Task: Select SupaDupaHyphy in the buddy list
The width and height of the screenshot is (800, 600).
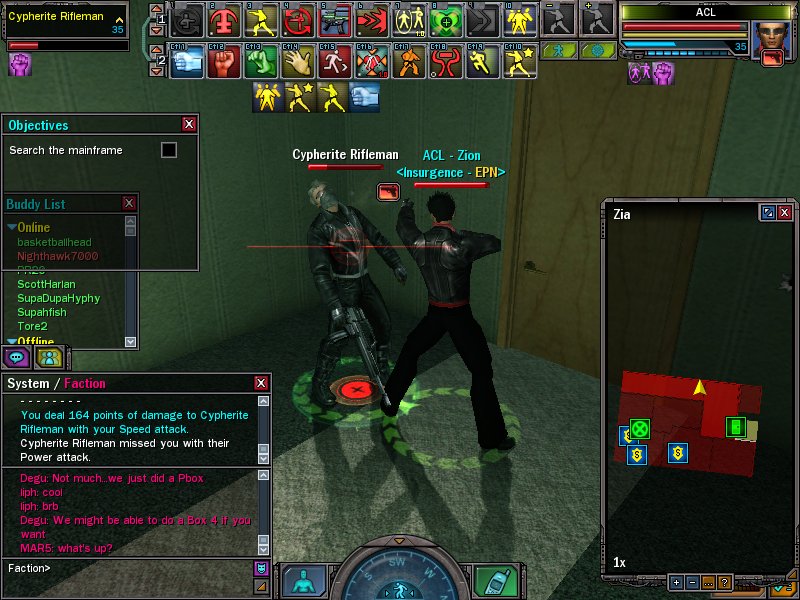Action: coord(58,298)
